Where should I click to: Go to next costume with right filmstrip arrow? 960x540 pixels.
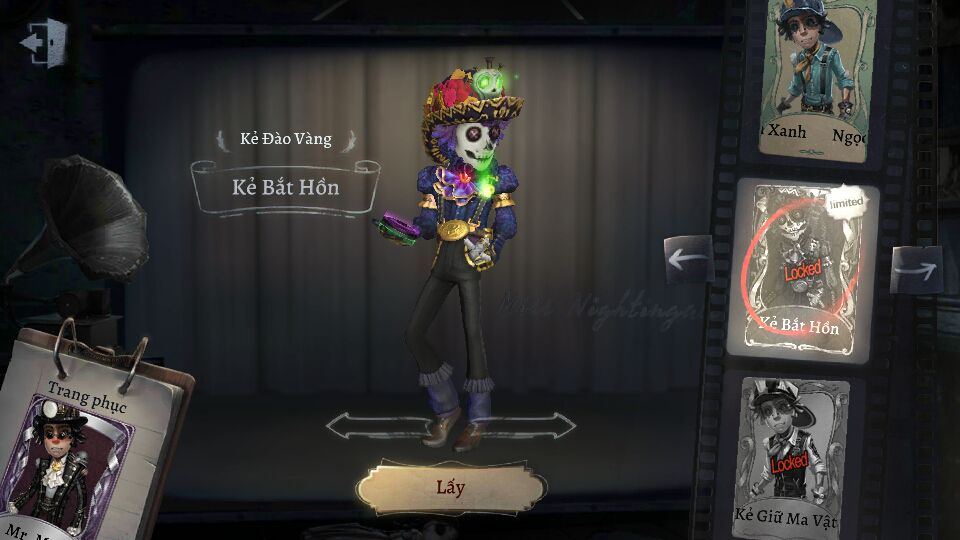pos(917,269)
